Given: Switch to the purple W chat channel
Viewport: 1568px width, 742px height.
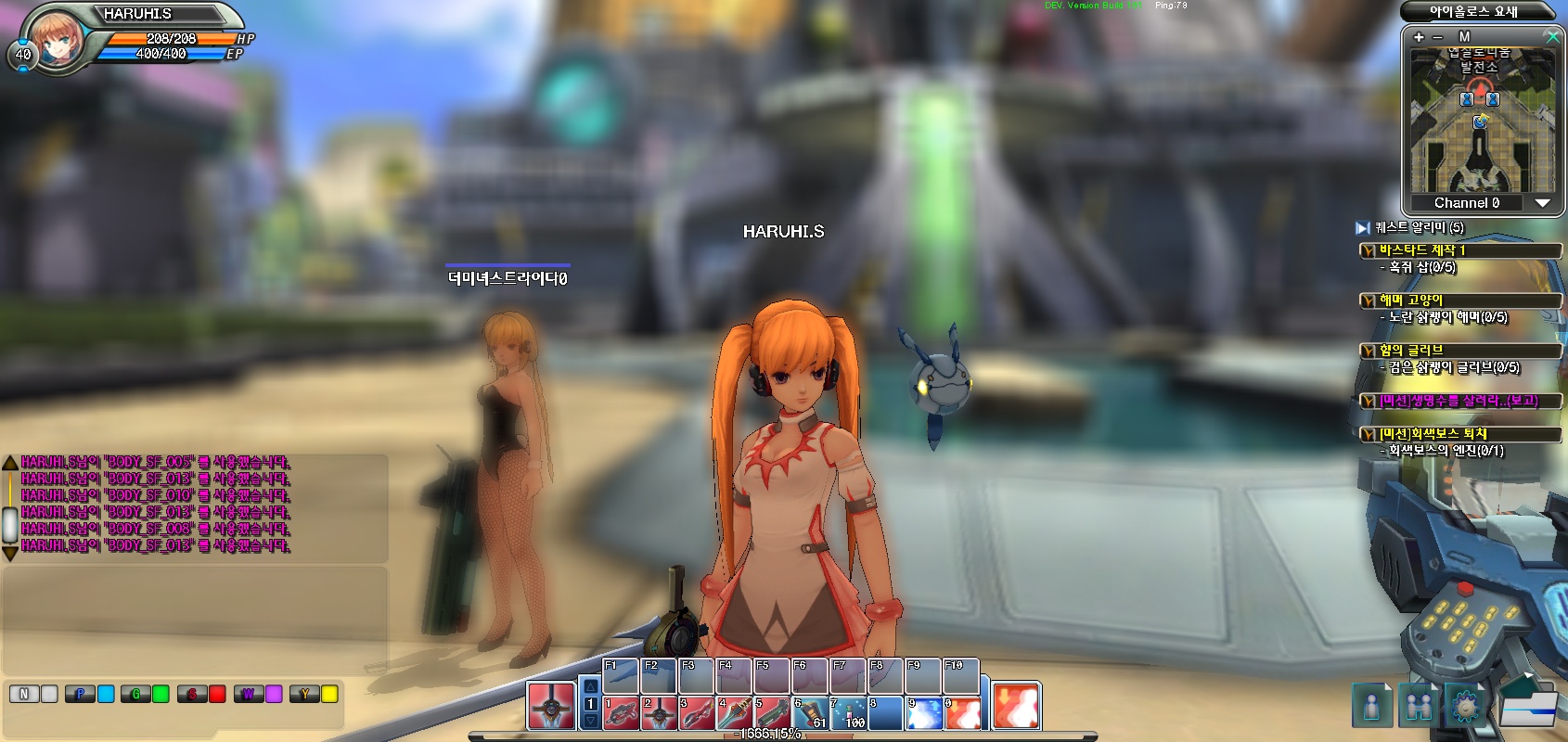Looking at the screenshot, I should pyautogui.click(x=249, y=694).
